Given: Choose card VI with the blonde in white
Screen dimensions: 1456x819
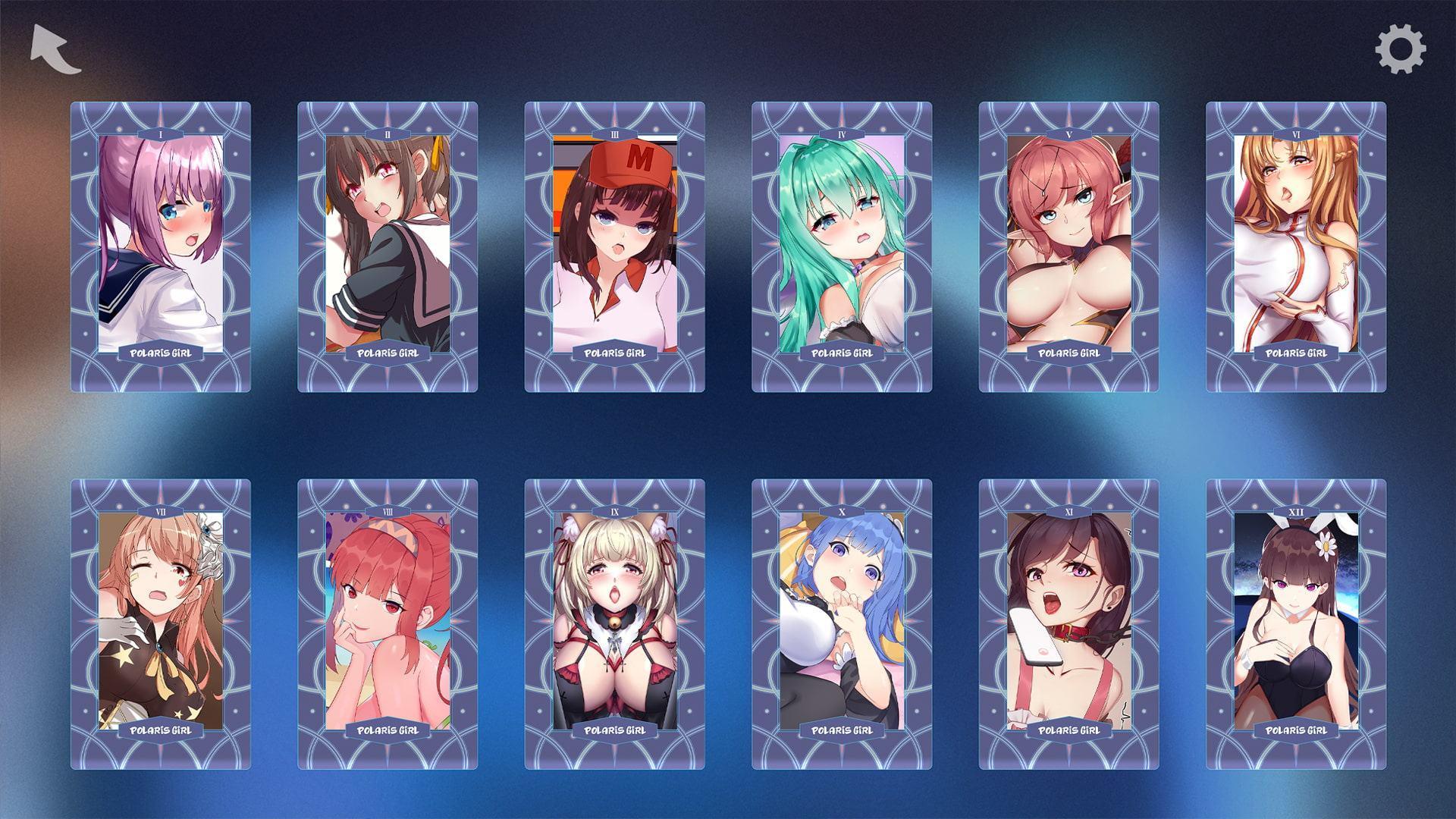Looking at the screenshot, I should click(1296, 246).
